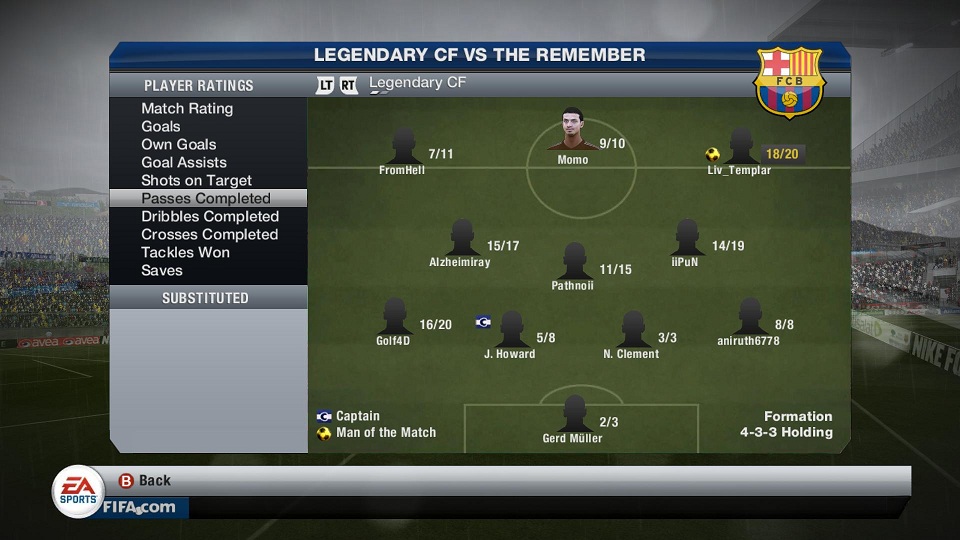
Task: Select holding midfielder Pathnoii
Action: (573, 263)
